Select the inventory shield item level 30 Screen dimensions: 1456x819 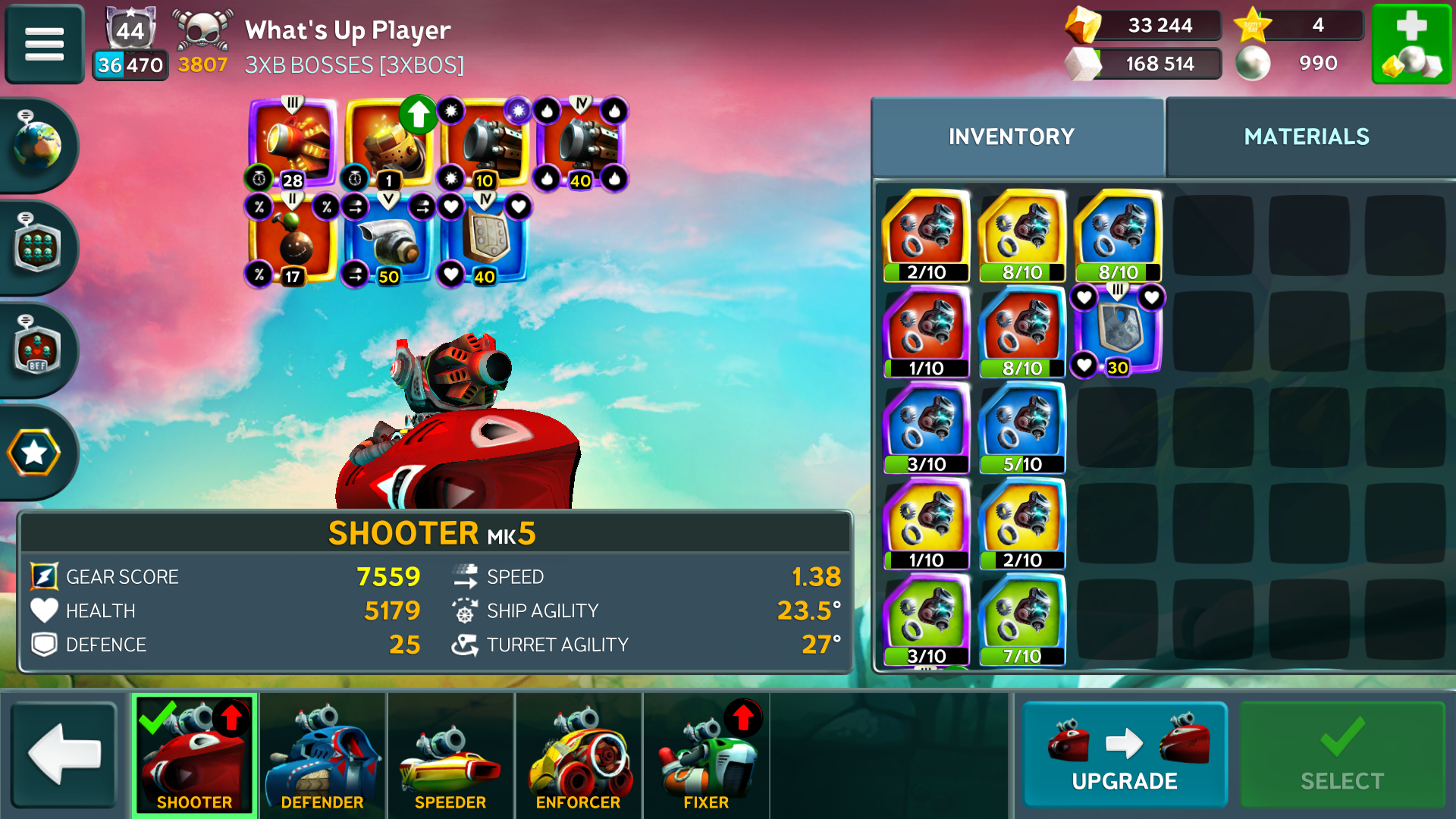1118,331
